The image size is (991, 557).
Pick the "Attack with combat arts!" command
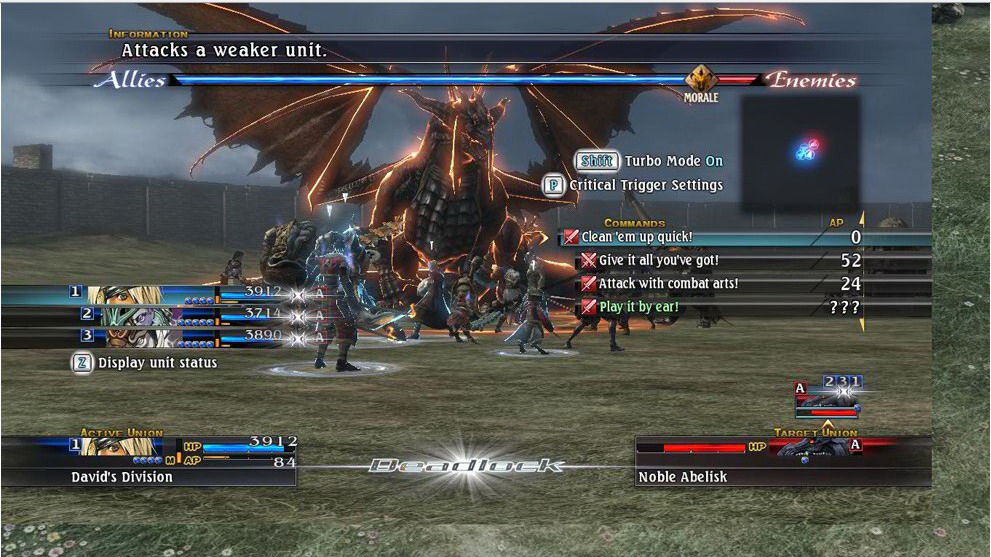[x=668, y=284]
